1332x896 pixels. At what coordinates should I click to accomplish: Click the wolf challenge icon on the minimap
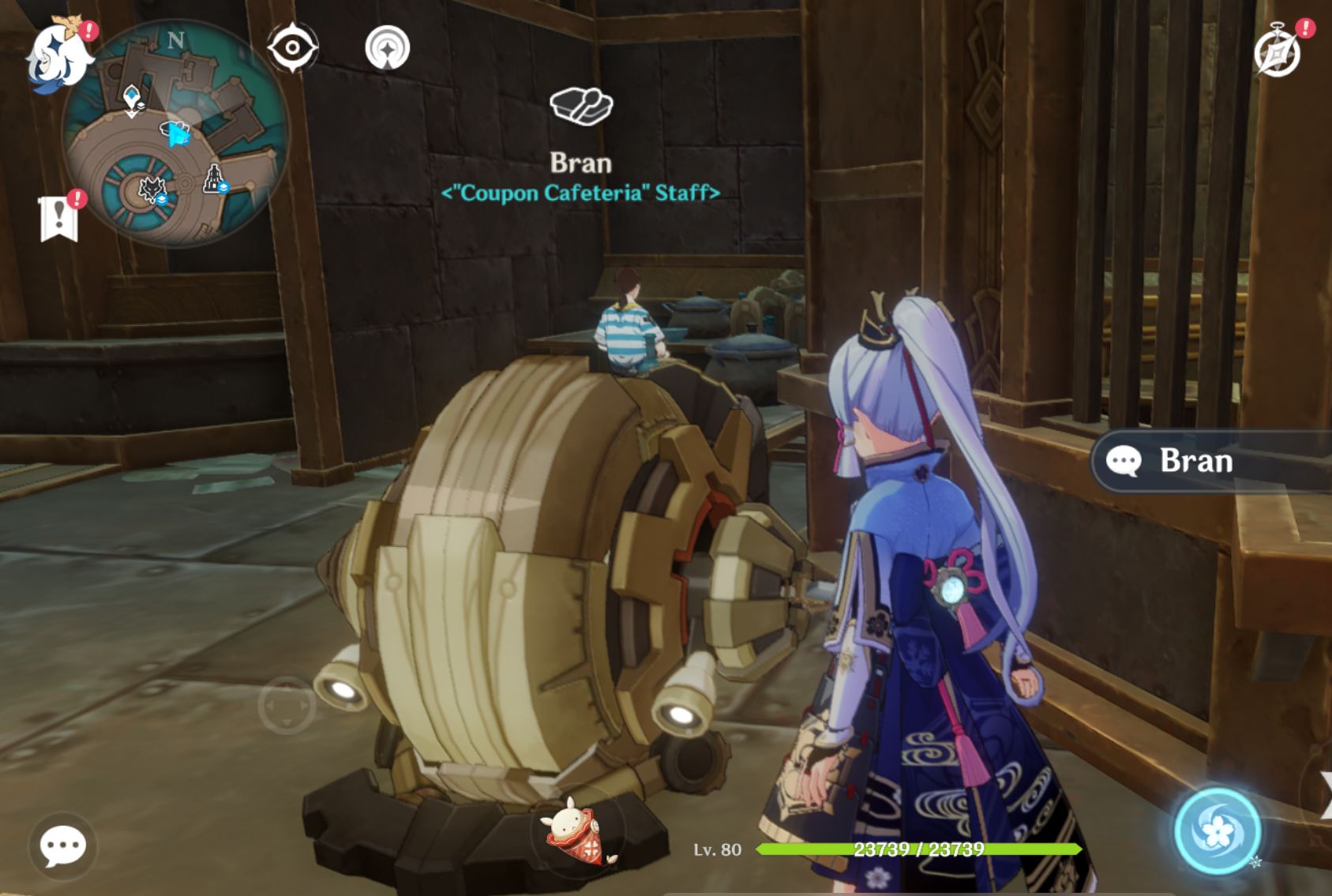tap(152, 189)
